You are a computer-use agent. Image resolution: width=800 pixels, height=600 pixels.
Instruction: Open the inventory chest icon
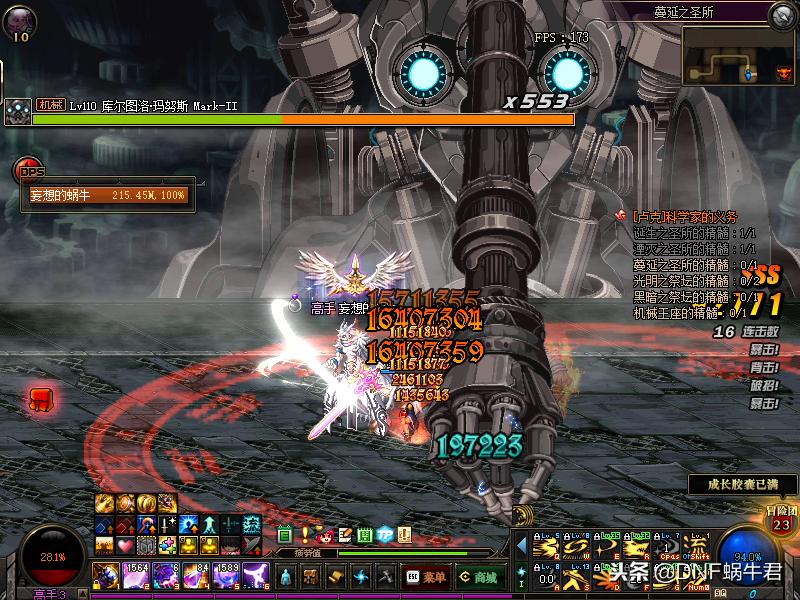[x=311, y=577]
